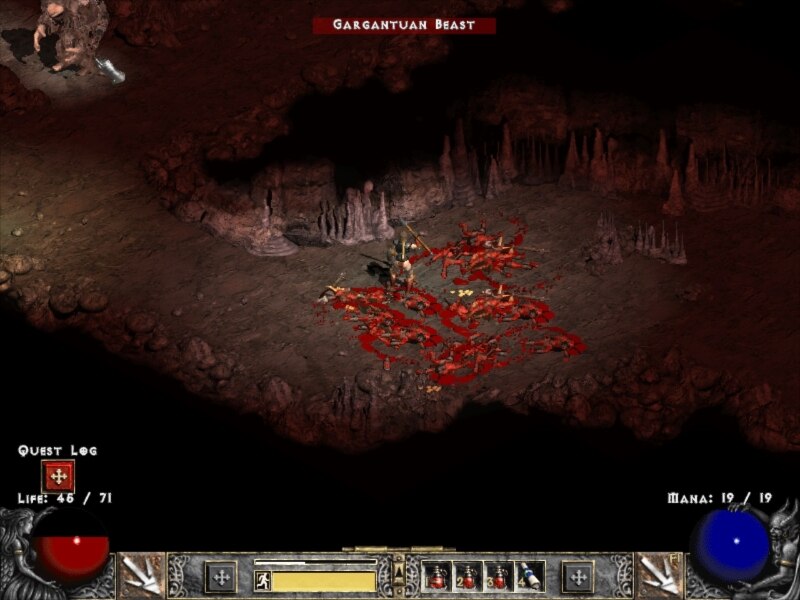Use the blue scroll in belt slot 4
This screenshot has height=600, width=800.
pos(529,577)
